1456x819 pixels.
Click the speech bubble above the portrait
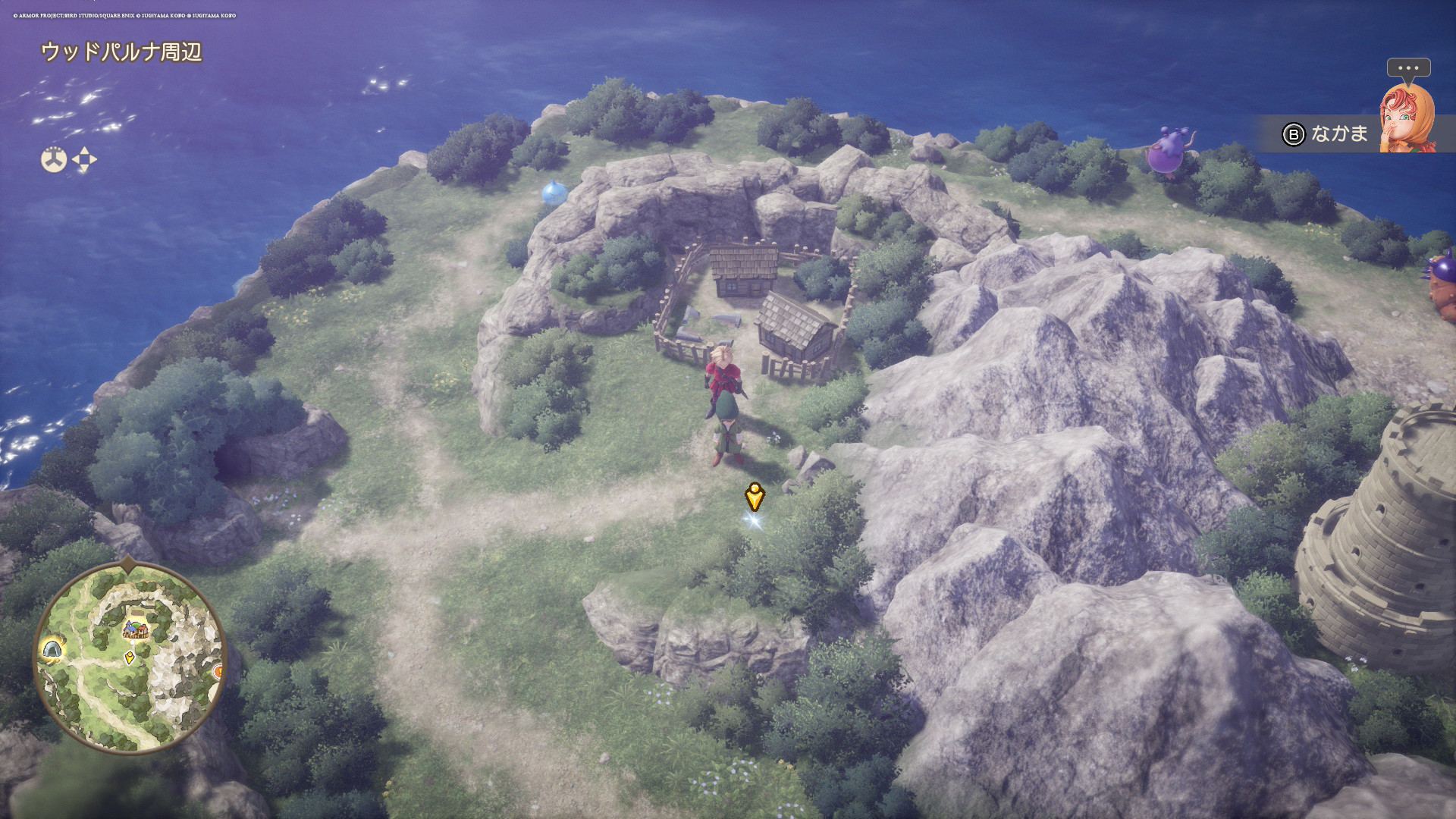[1408, 68]
